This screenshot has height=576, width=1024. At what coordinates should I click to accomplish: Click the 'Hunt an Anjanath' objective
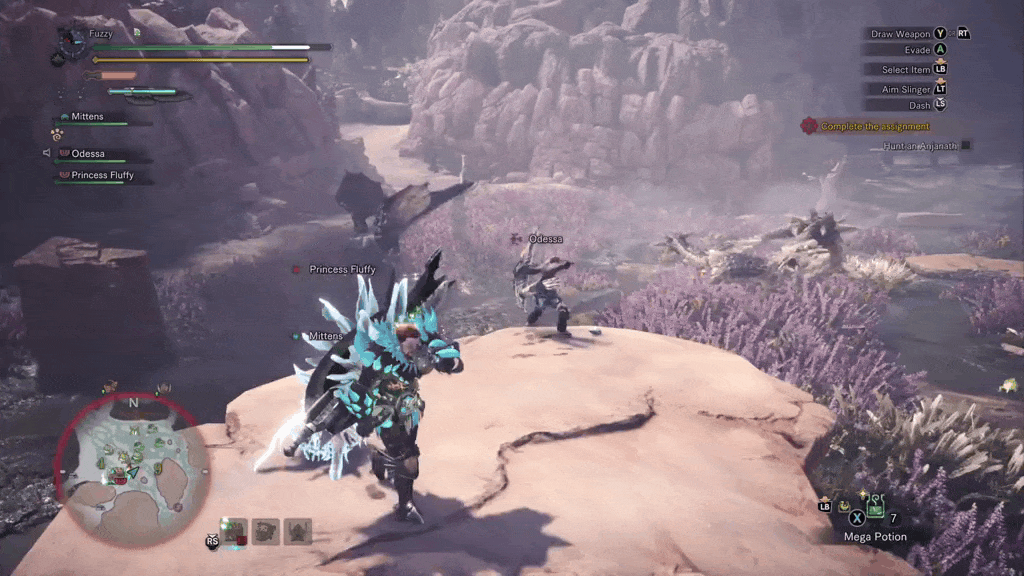pyautogui.click(x=920, y=146)
